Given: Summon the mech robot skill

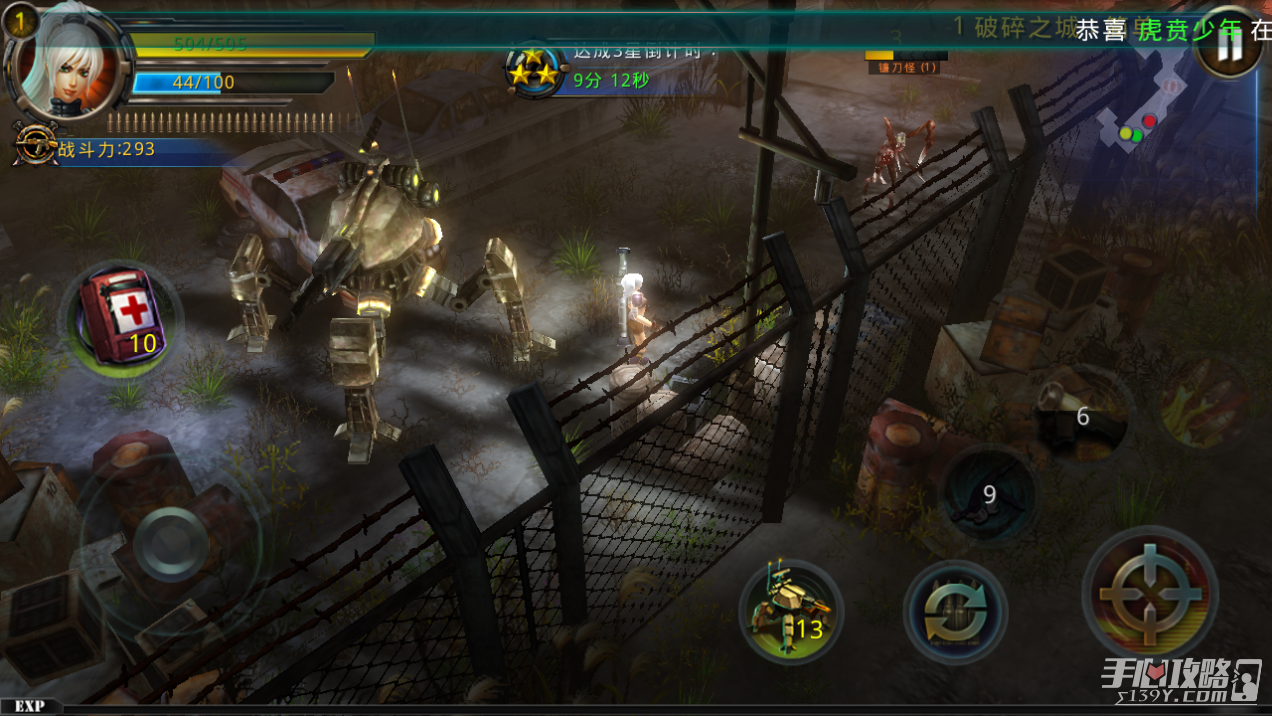Looking at the screenshot, I should 791,610.
